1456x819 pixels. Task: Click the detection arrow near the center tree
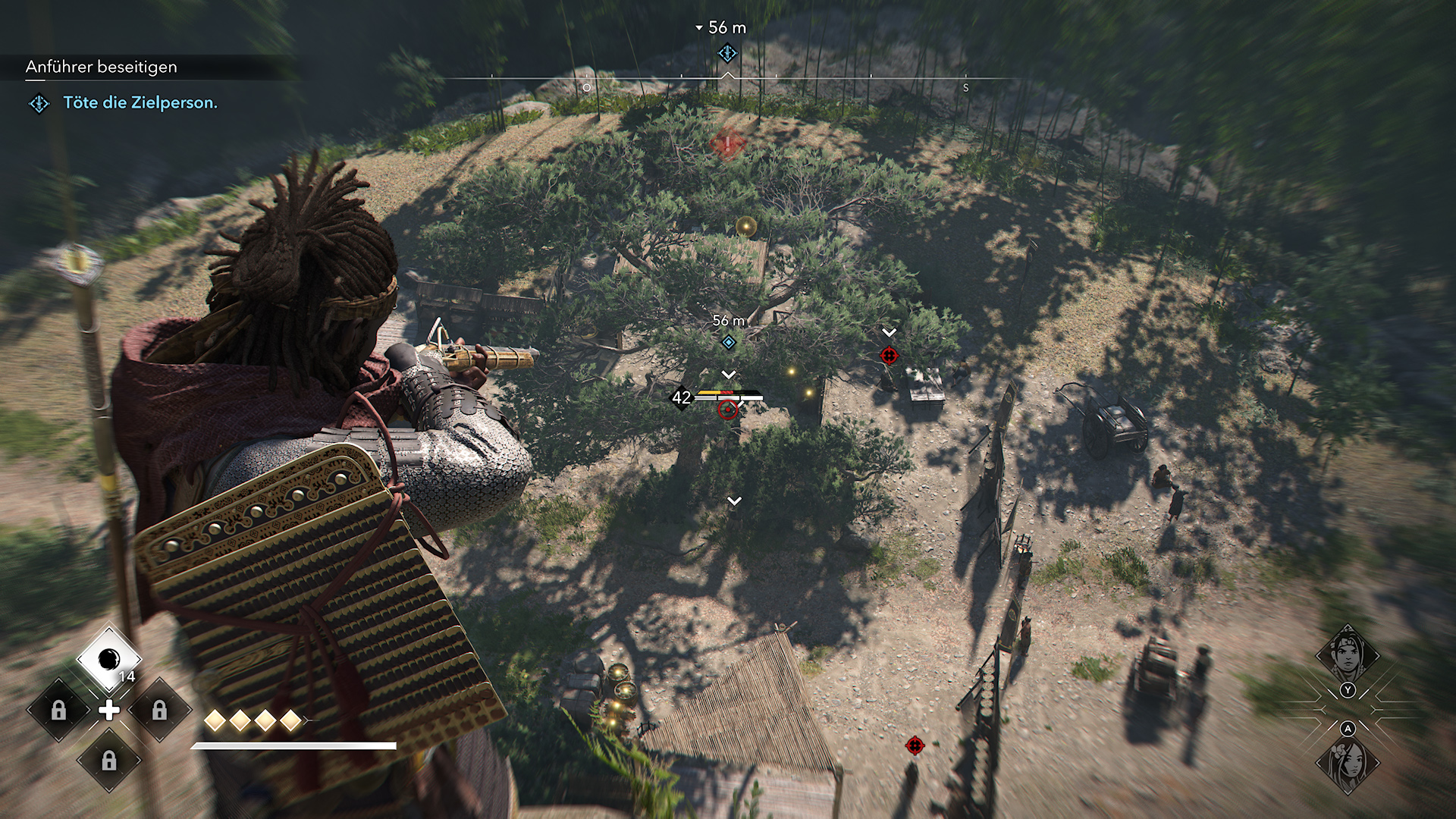tap(733, 500)
